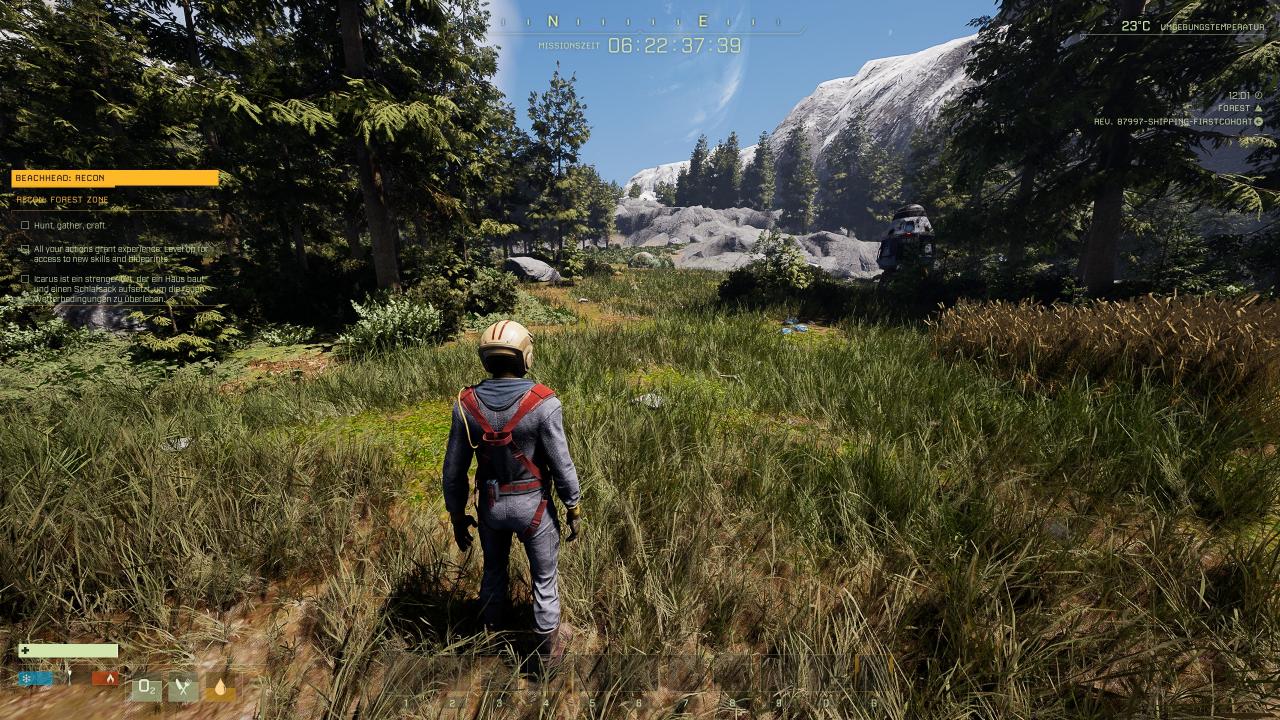Tick the "Hunt, gather, craft" objective checkbox
This screenshot has width=1280, height=720.
pyautogui.click(x=25, y=225)
